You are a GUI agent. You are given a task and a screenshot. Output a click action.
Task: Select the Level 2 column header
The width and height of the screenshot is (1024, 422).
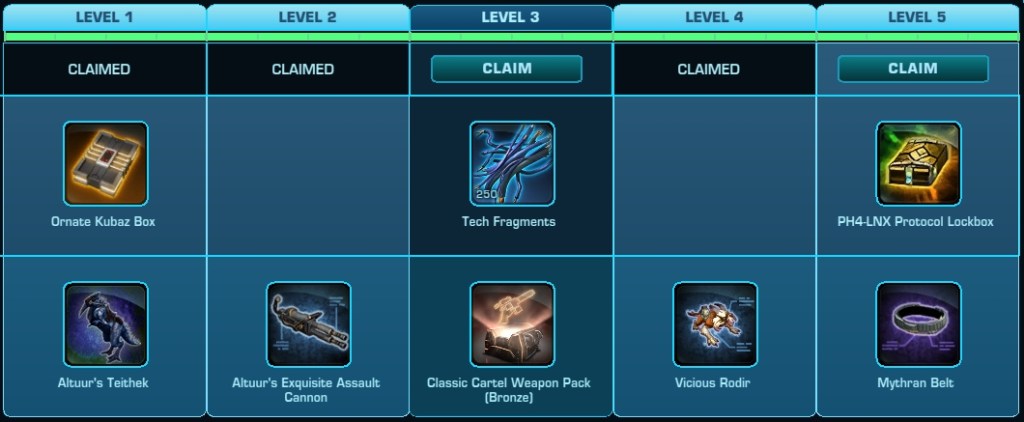[x=307, y=17]
